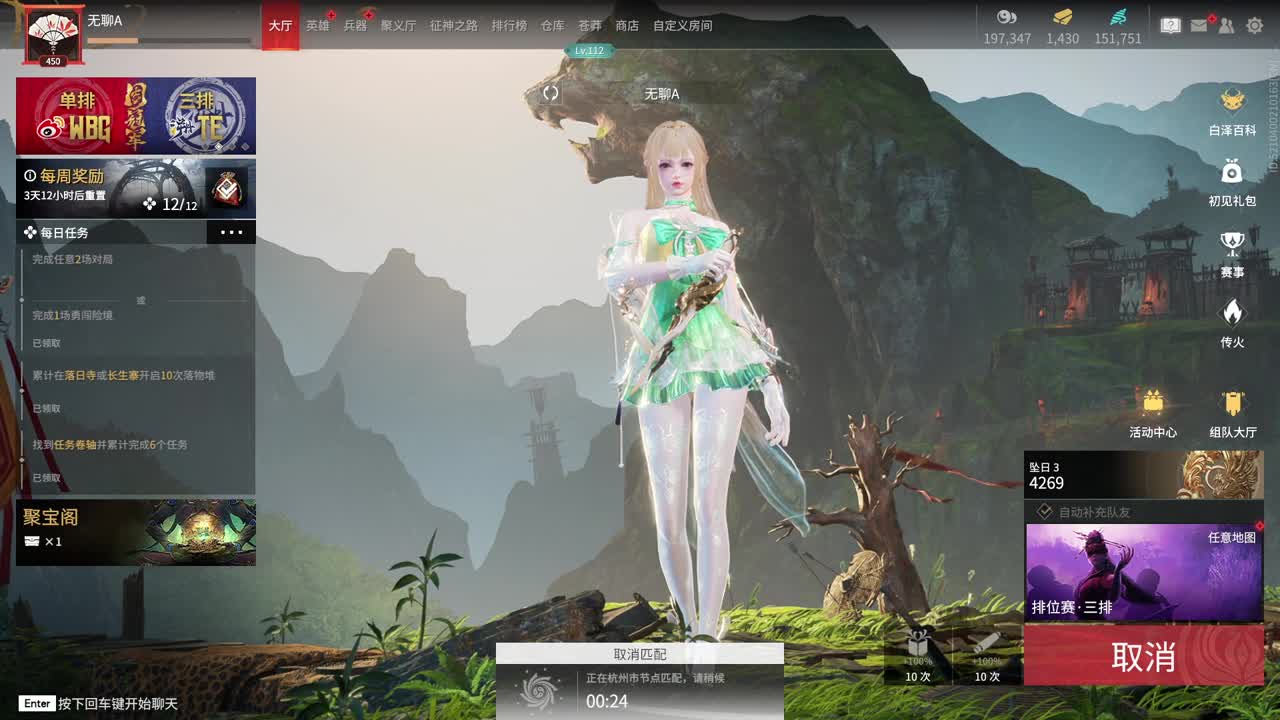Click the coin currency icon showing 197,347
This screenshot has height=720, width=1280.
pos(1007,17)
